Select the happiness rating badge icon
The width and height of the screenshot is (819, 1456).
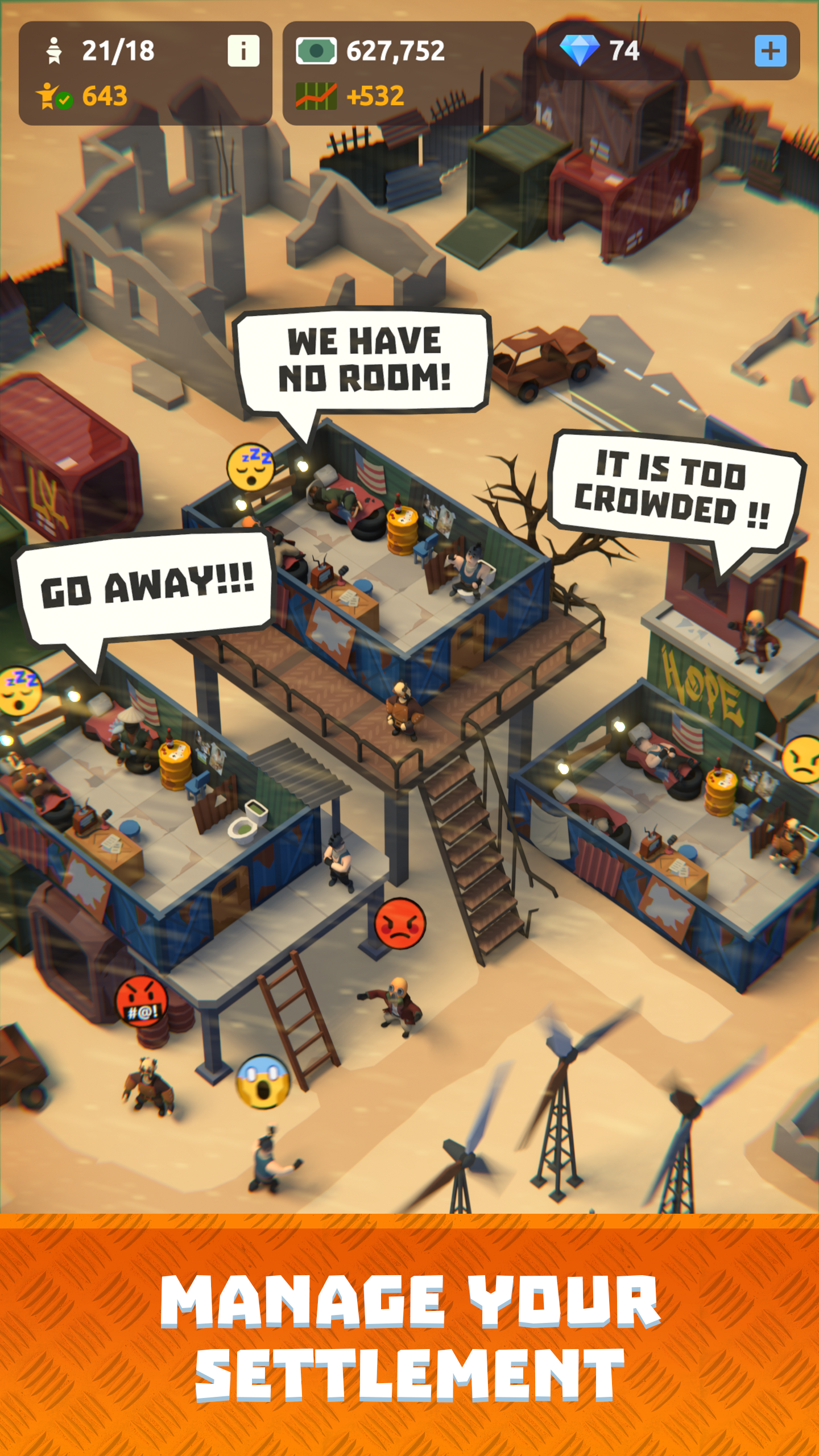[x=50, y=97]
